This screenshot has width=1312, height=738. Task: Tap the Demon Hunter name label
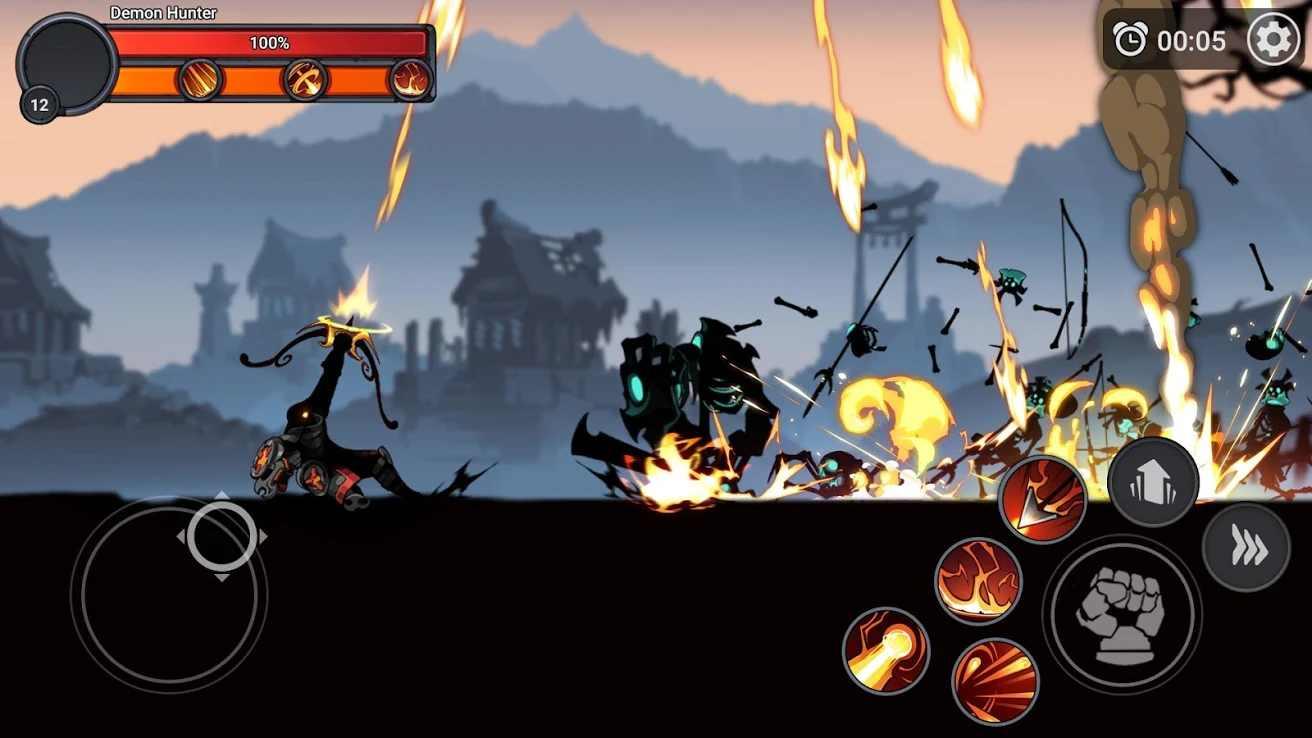click(163, 12)
